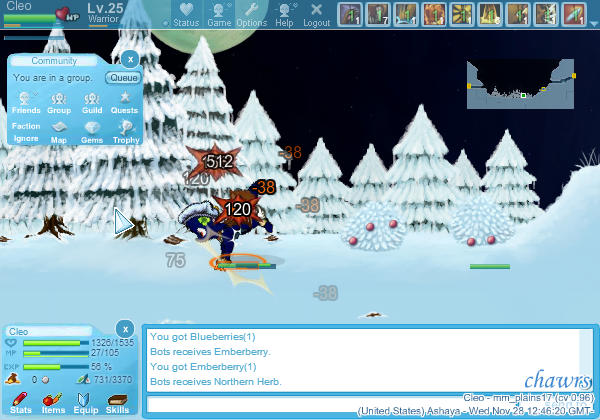The width and height of the screenshot is (600, 420).
Task: Open the Trophy panel
Action: pos(124,131)
